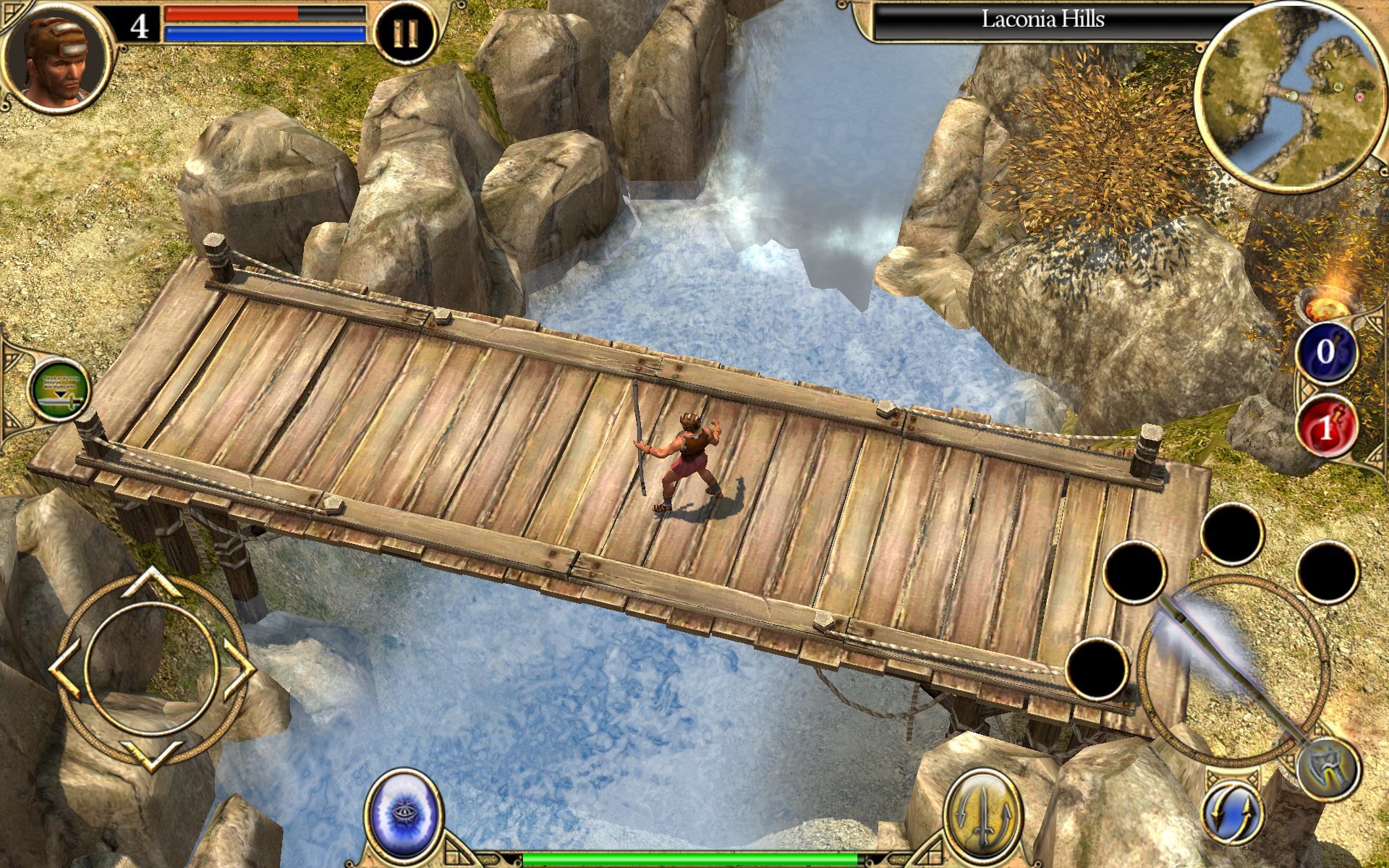Tap the topmost empty skill slot
The image size is (1389, 868).
(x=1232, y=535)
